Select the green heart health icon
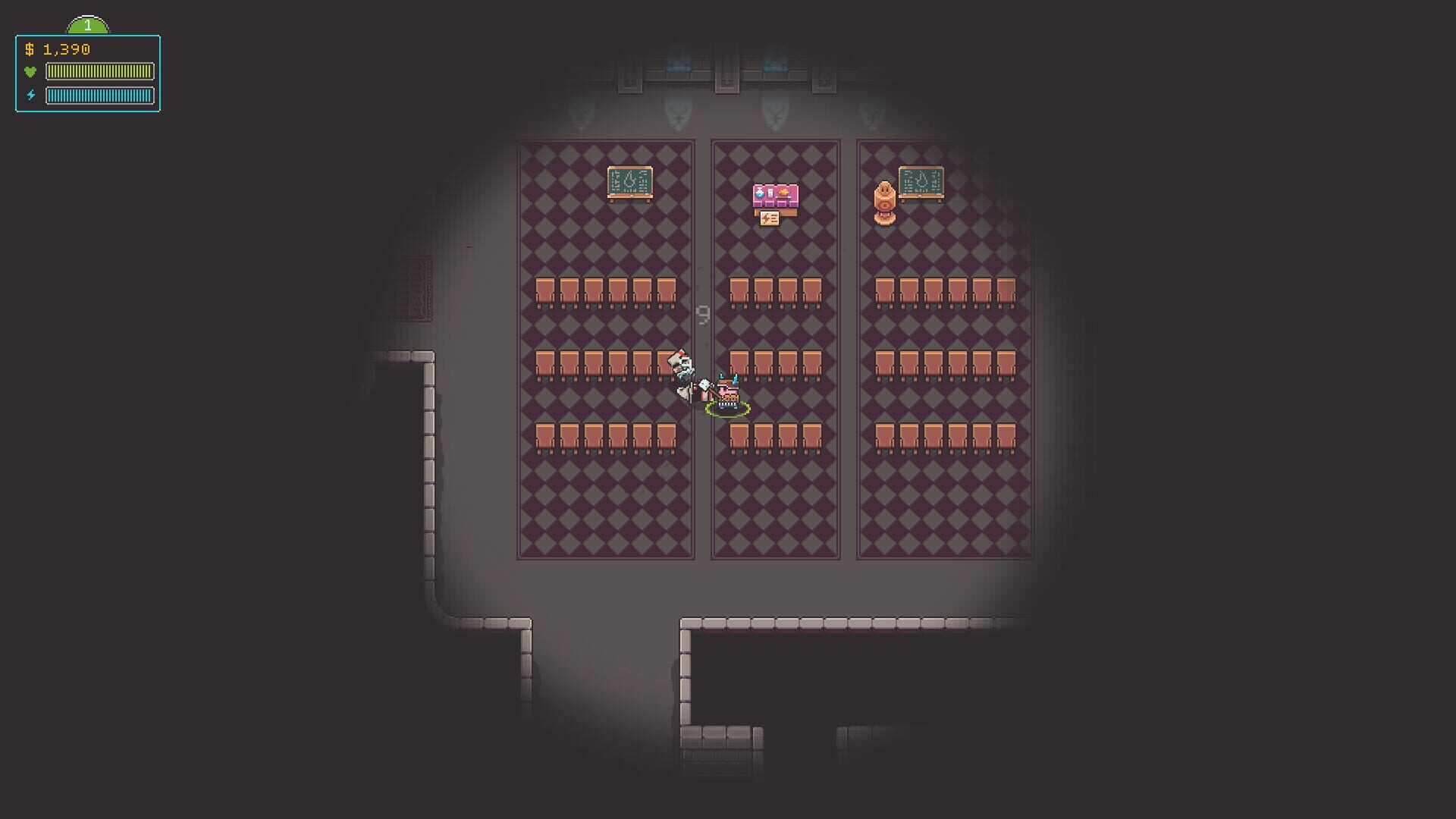Screen dimensions: 1456x819 [30, 72]
